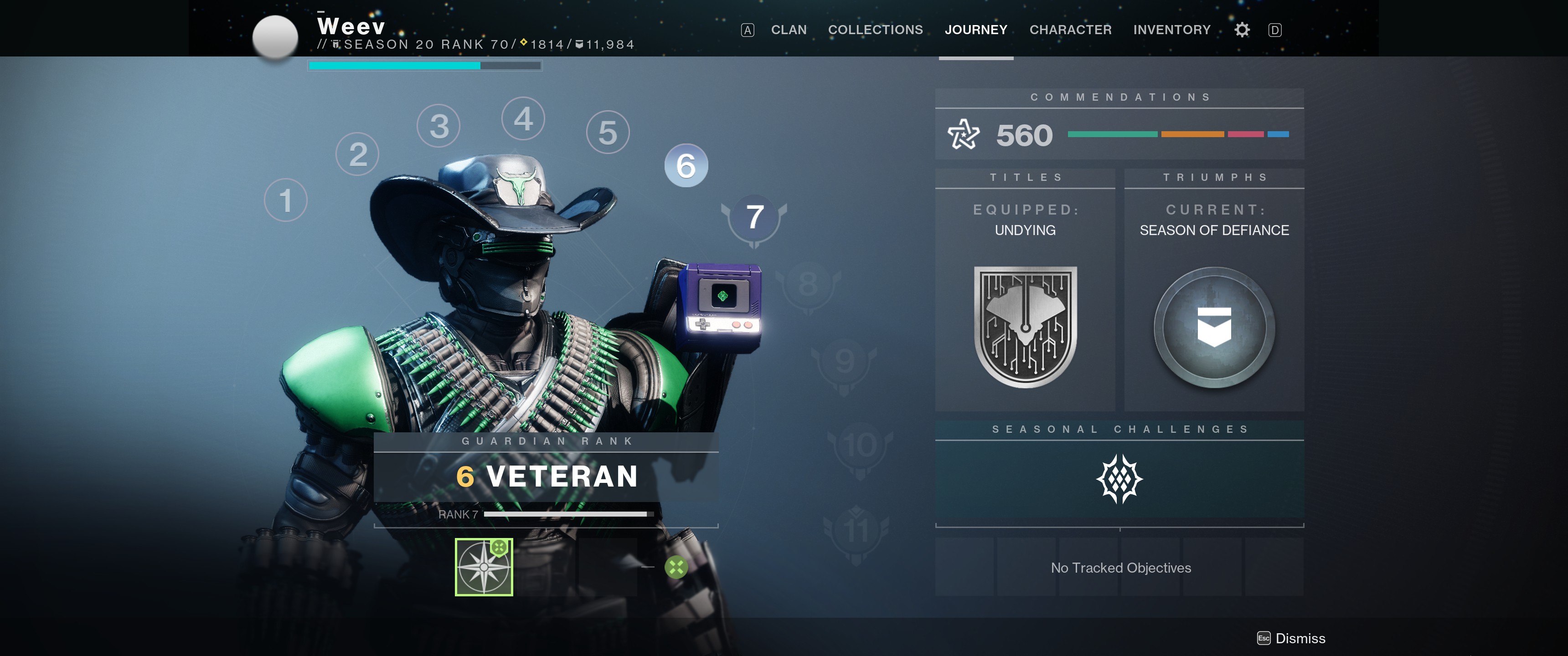
Task: Open the Inventory tab
Action: tap(1171, 30)
